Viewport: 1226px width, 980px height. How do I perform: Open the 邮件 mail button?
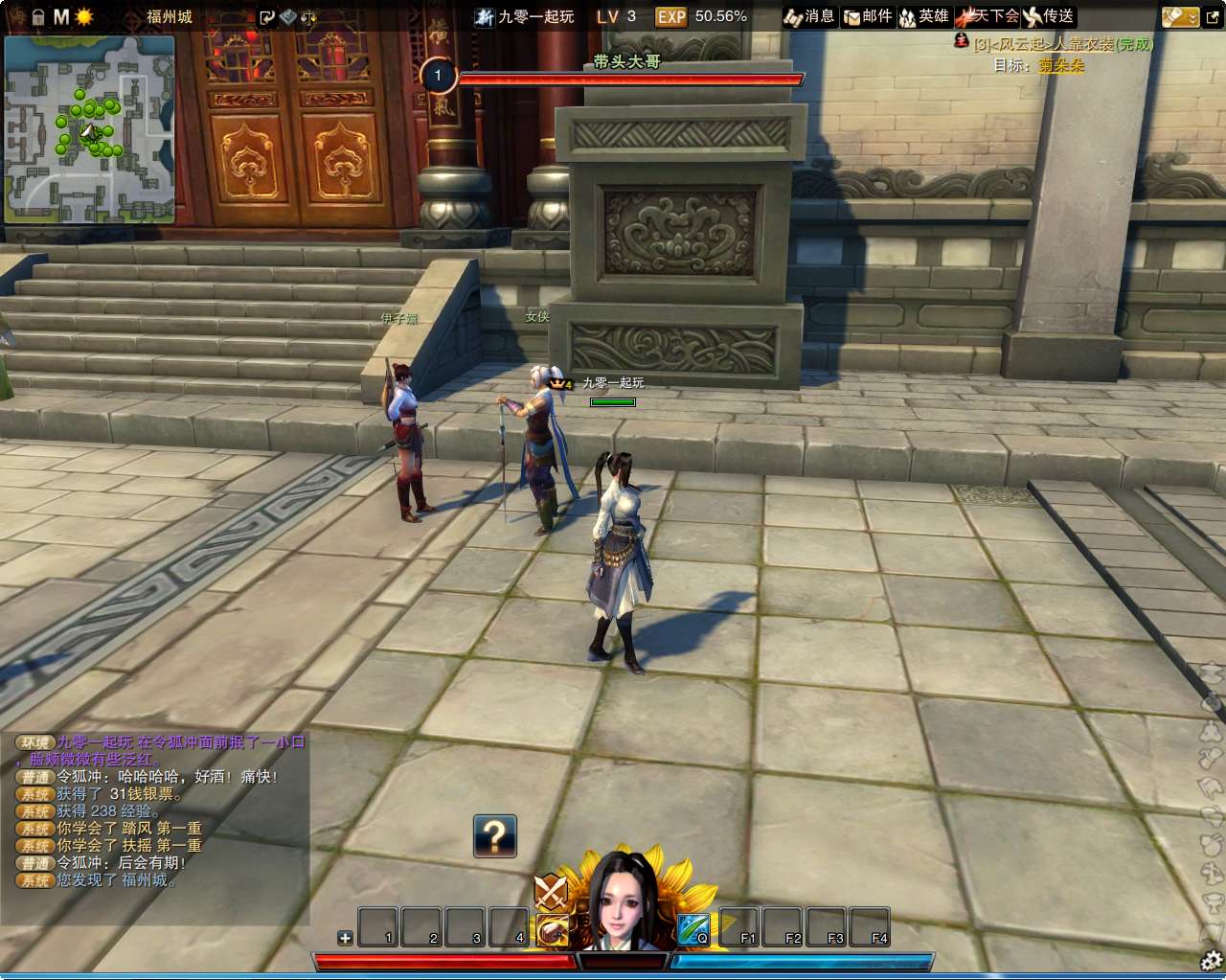[x=867, y=16]
